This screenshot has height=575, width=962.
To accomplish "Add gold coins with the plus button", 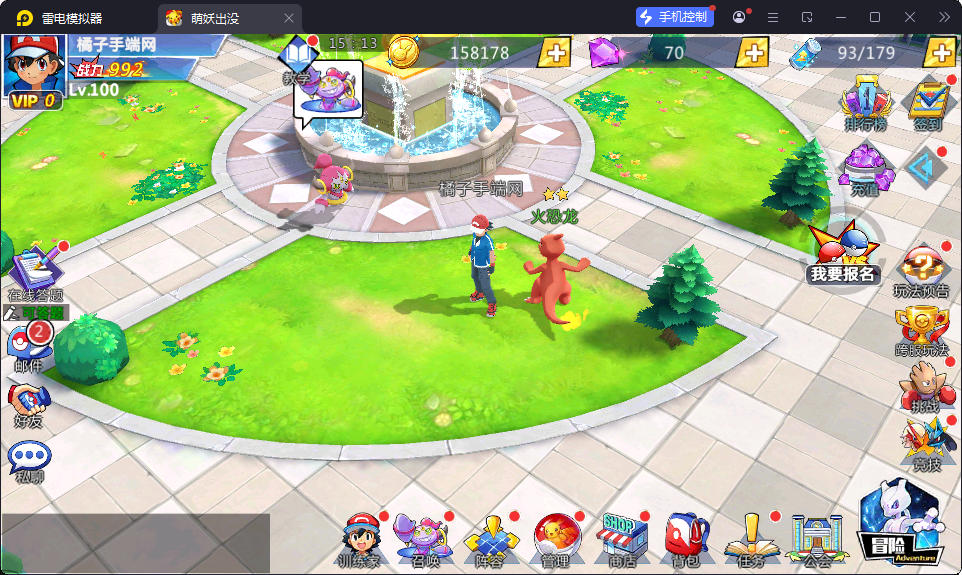I will (x=555, y=52).
